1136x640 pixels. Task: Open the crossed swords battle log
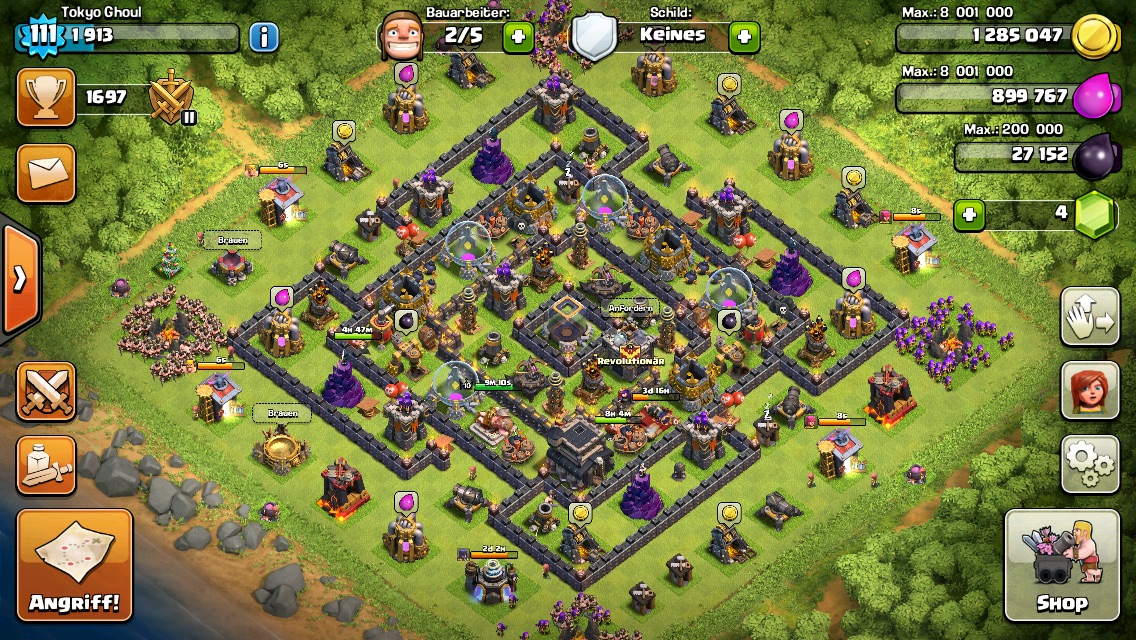tap(46, 391)
